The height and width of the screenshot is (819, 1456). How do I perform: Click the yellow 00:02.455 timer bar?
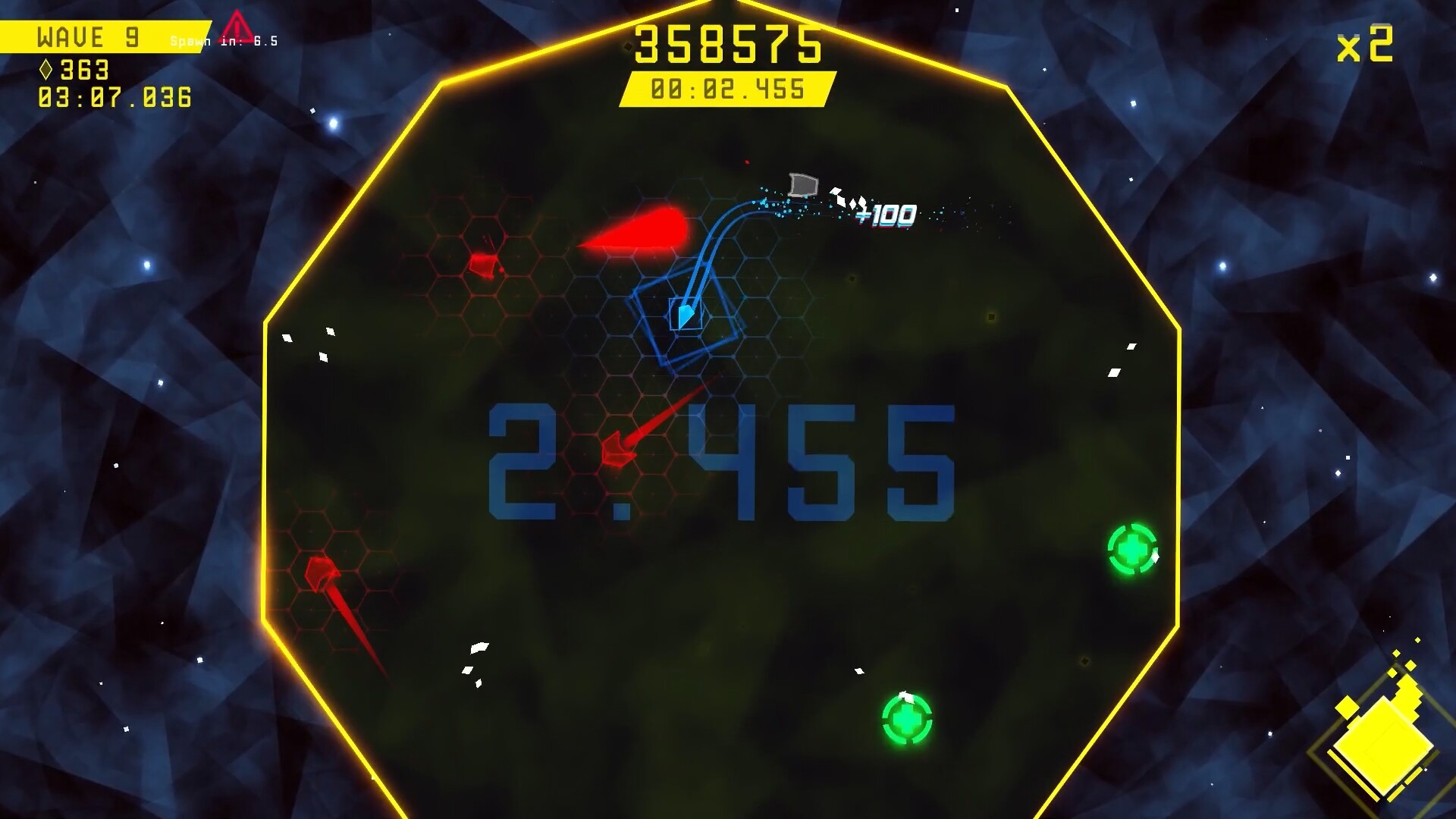(x=726, y=87)
